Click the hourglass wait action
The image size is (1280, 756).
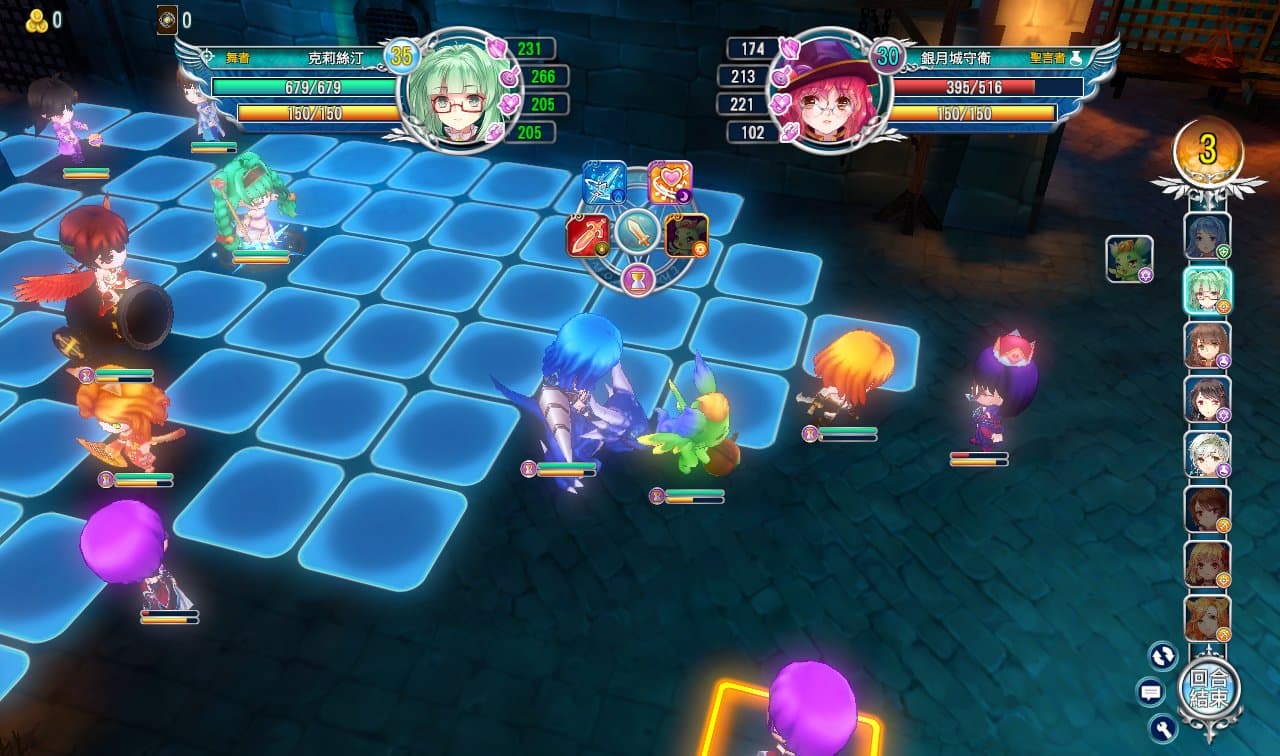point(637,281)
